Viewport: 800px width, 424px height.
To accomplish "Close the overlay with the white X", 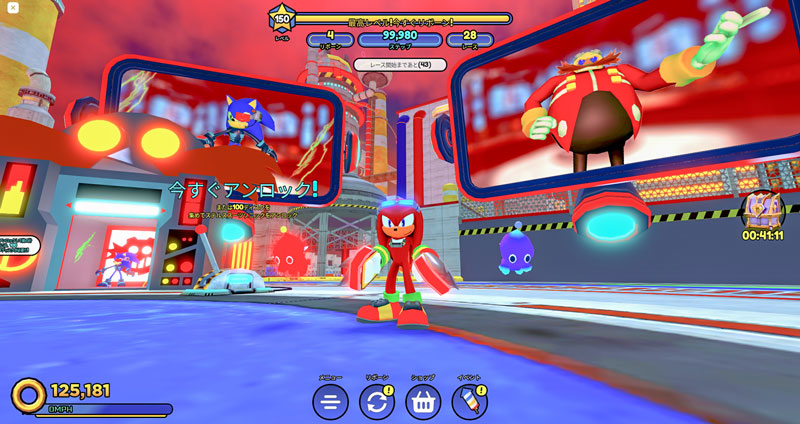I will point(13,8).
